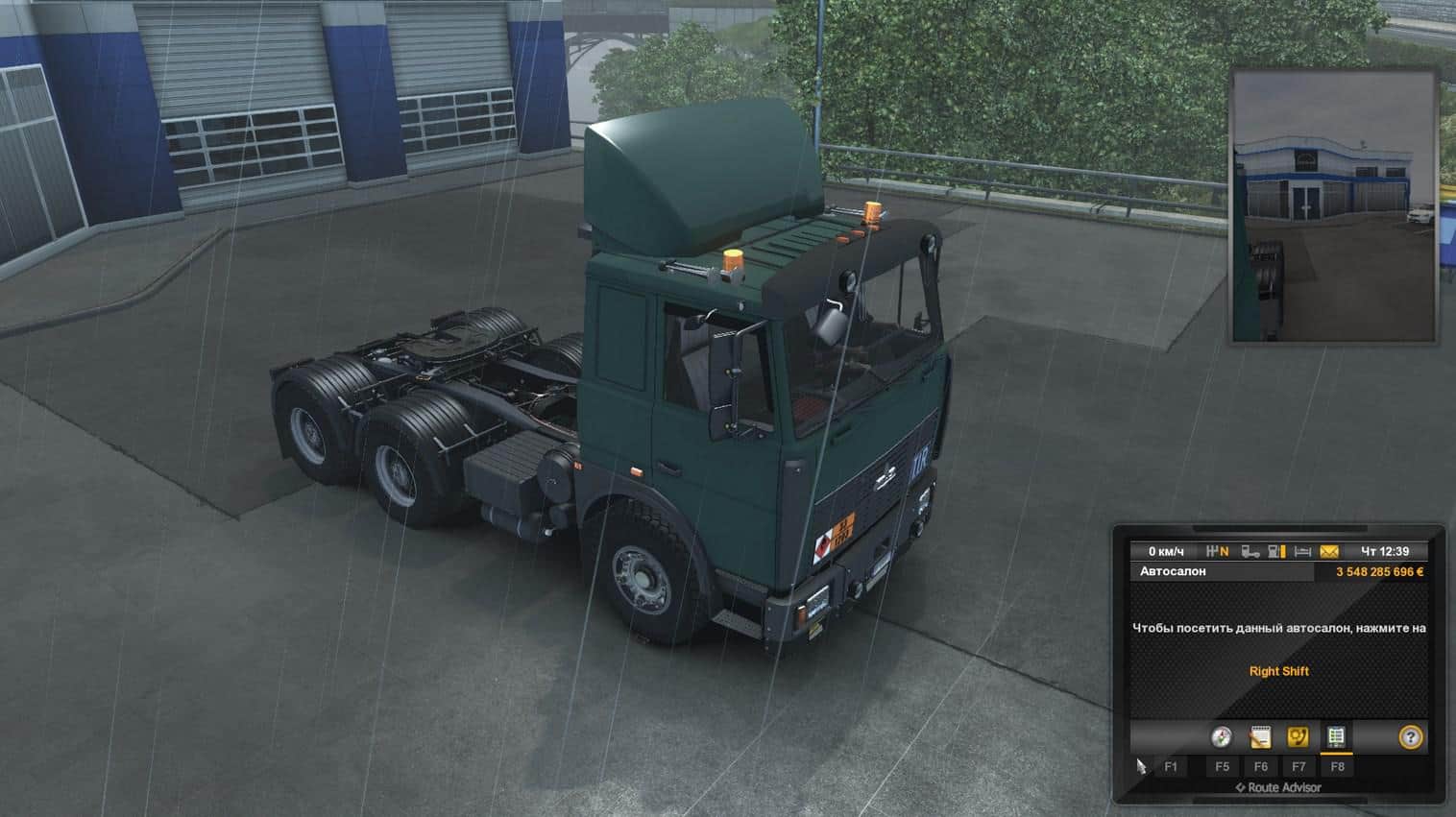Click the rear-view mirror camera thumbnail
Screen dimensions: 1456x817
1334,205
